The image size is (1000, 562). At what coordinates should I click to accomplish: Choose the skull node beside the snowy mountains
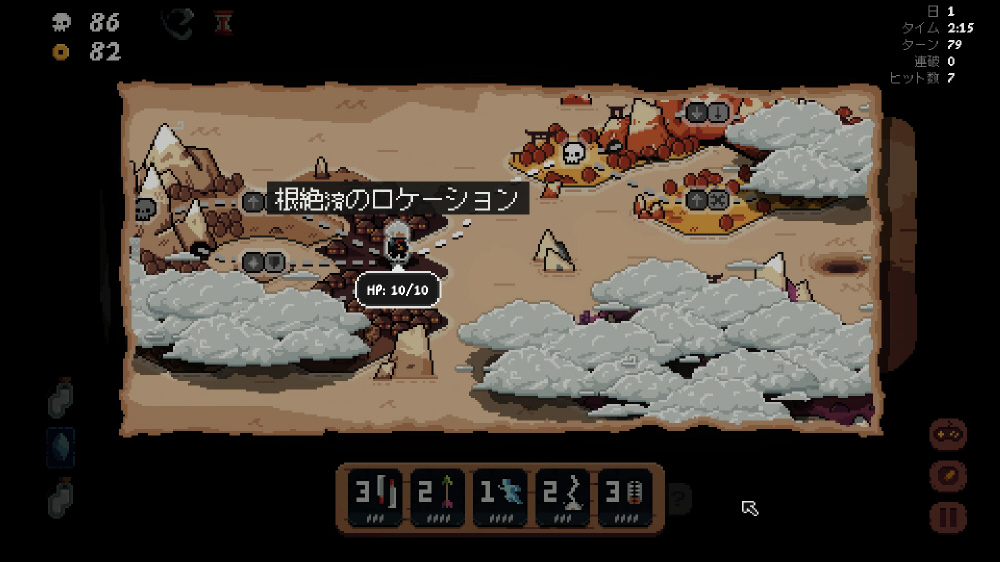pyautogui.click(x=145, y=209)
